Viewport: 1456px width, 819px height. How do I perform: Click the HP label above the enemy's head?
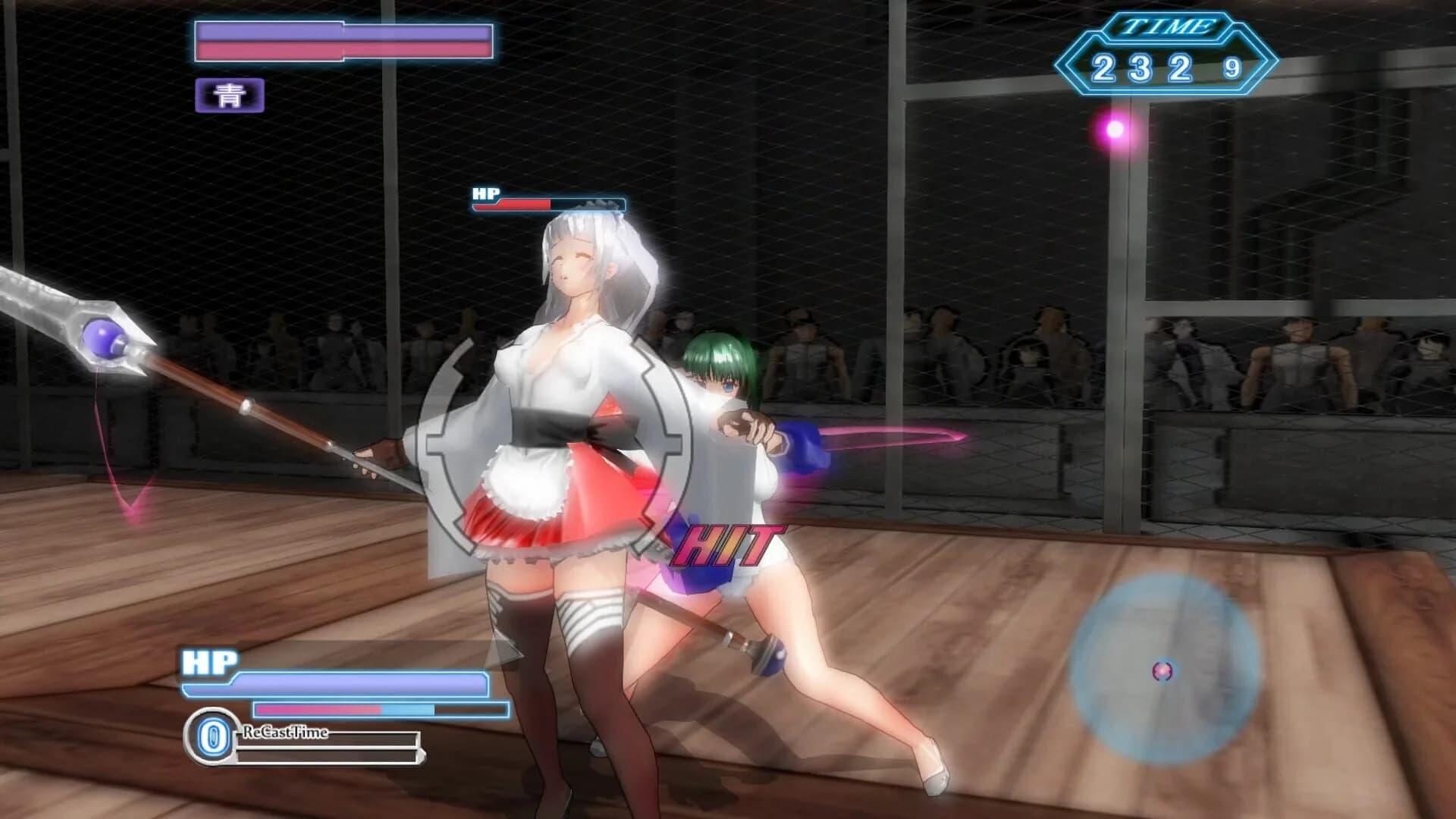pyautogui.click(x=485, y=192)
